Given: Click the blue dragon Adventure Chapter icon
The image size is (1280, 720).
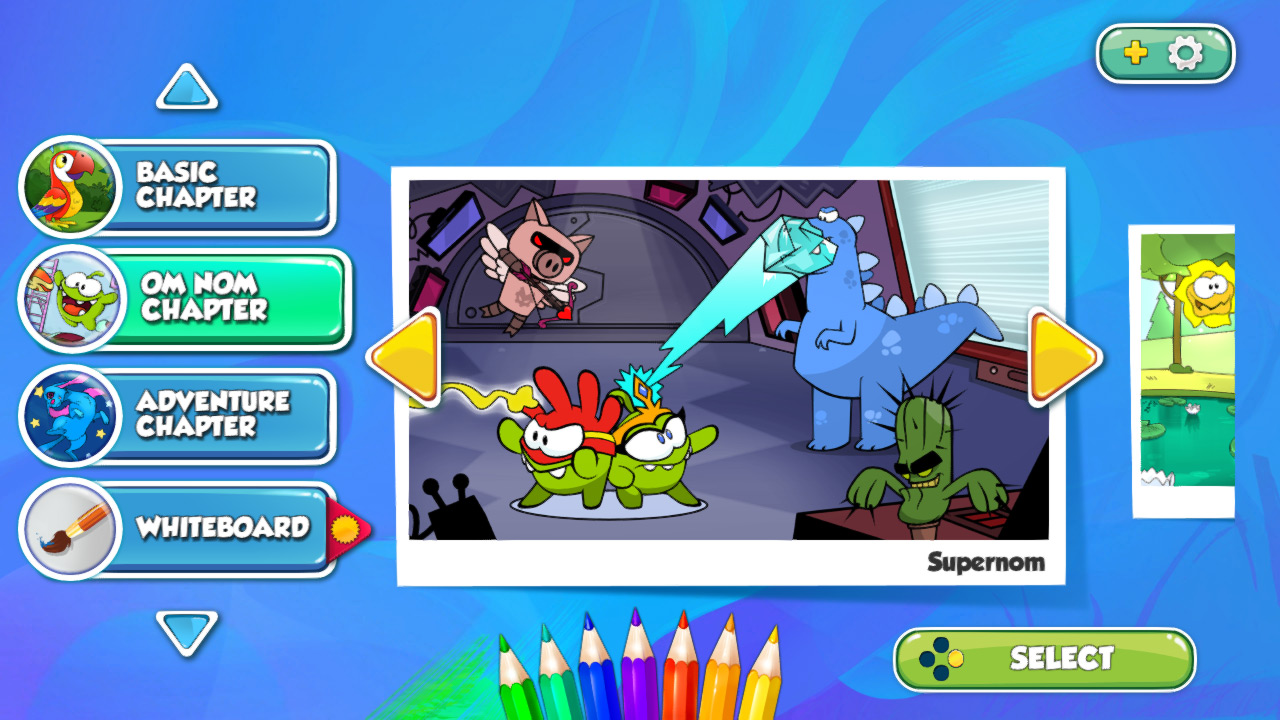Looking at the screenshot, I should tap(69, 415).
